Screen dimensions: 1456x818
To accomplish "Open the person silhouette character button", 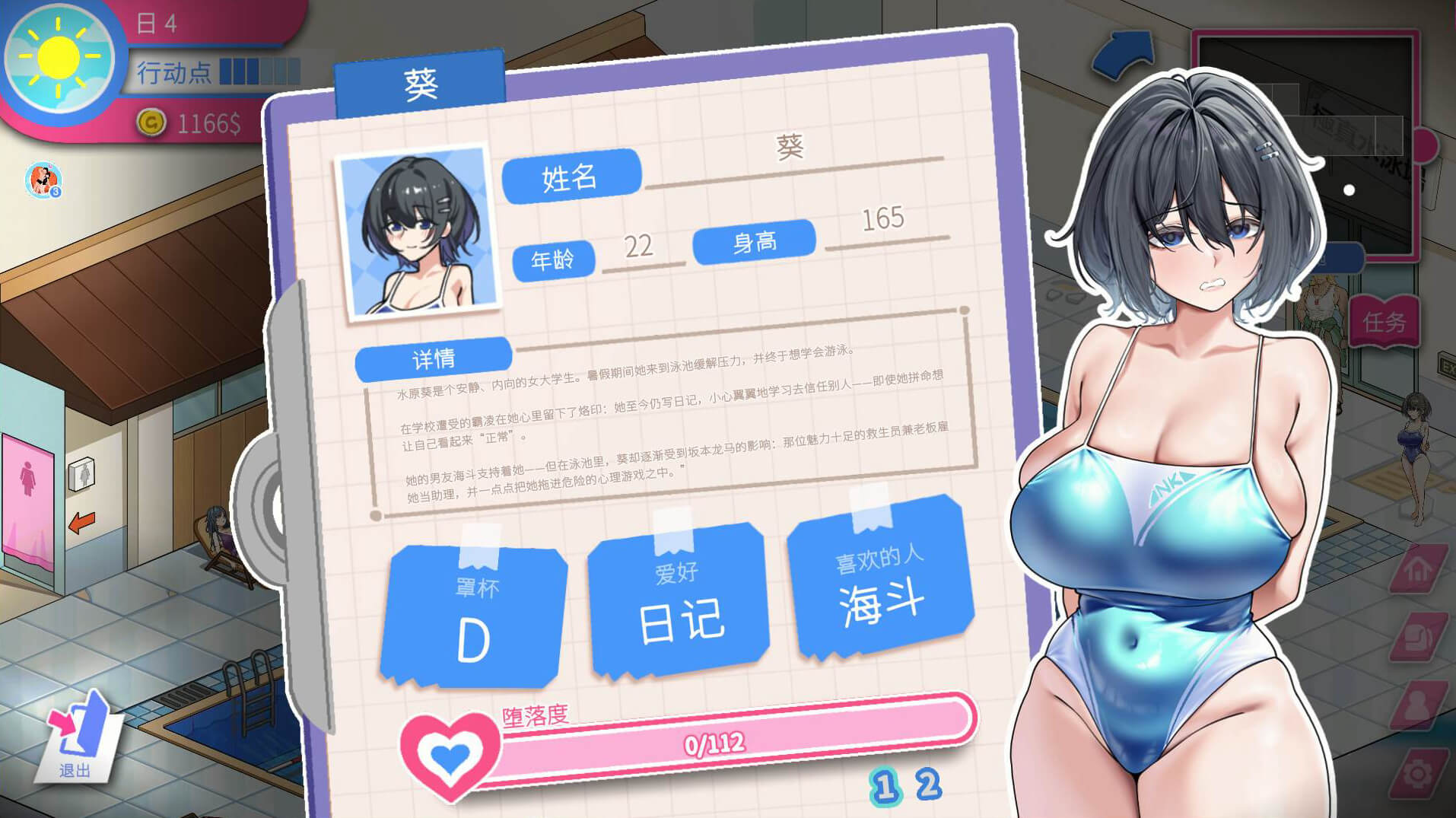I will [x=1418, y=704].
